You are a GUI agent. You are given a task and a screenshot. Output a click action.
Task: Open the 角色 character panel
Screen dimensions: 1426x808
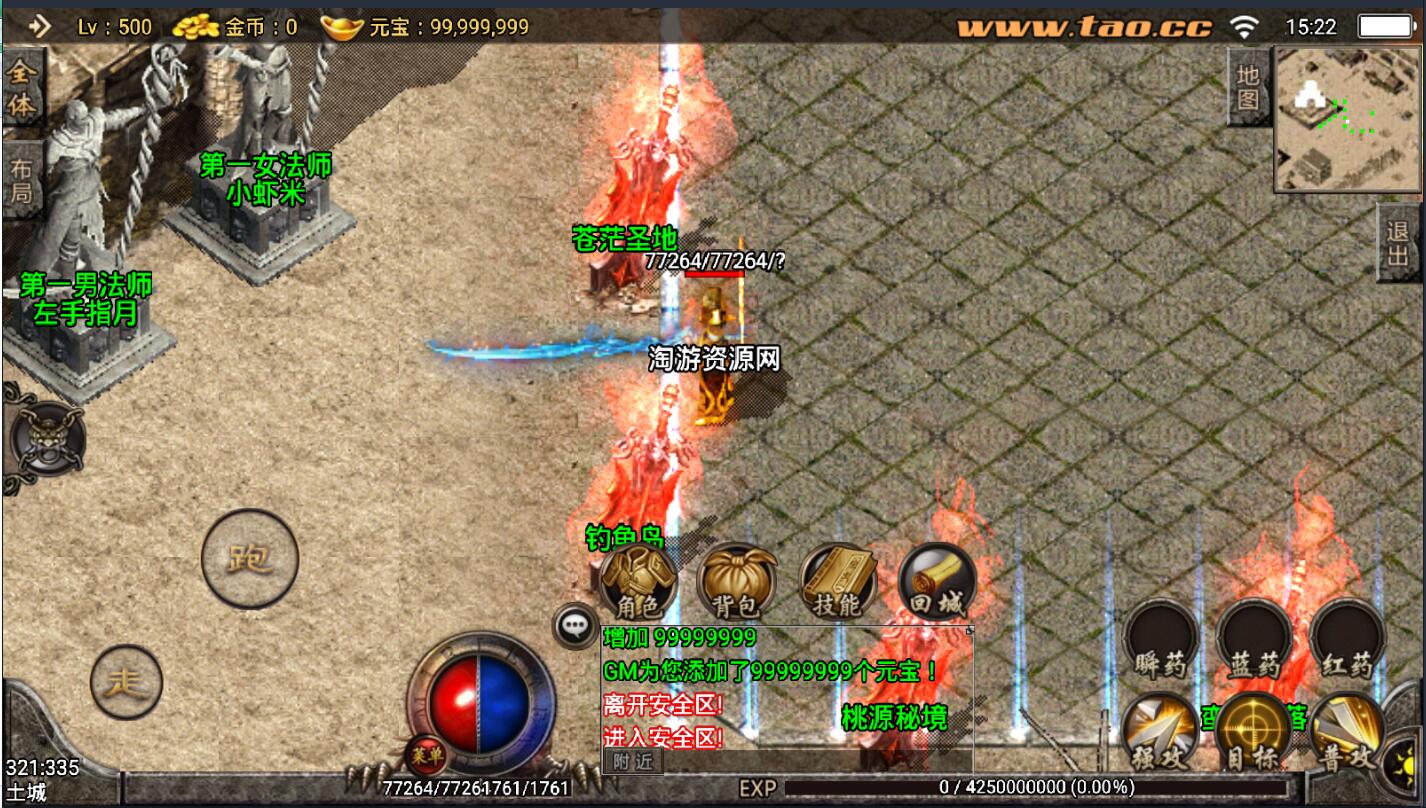click(638, 583)
